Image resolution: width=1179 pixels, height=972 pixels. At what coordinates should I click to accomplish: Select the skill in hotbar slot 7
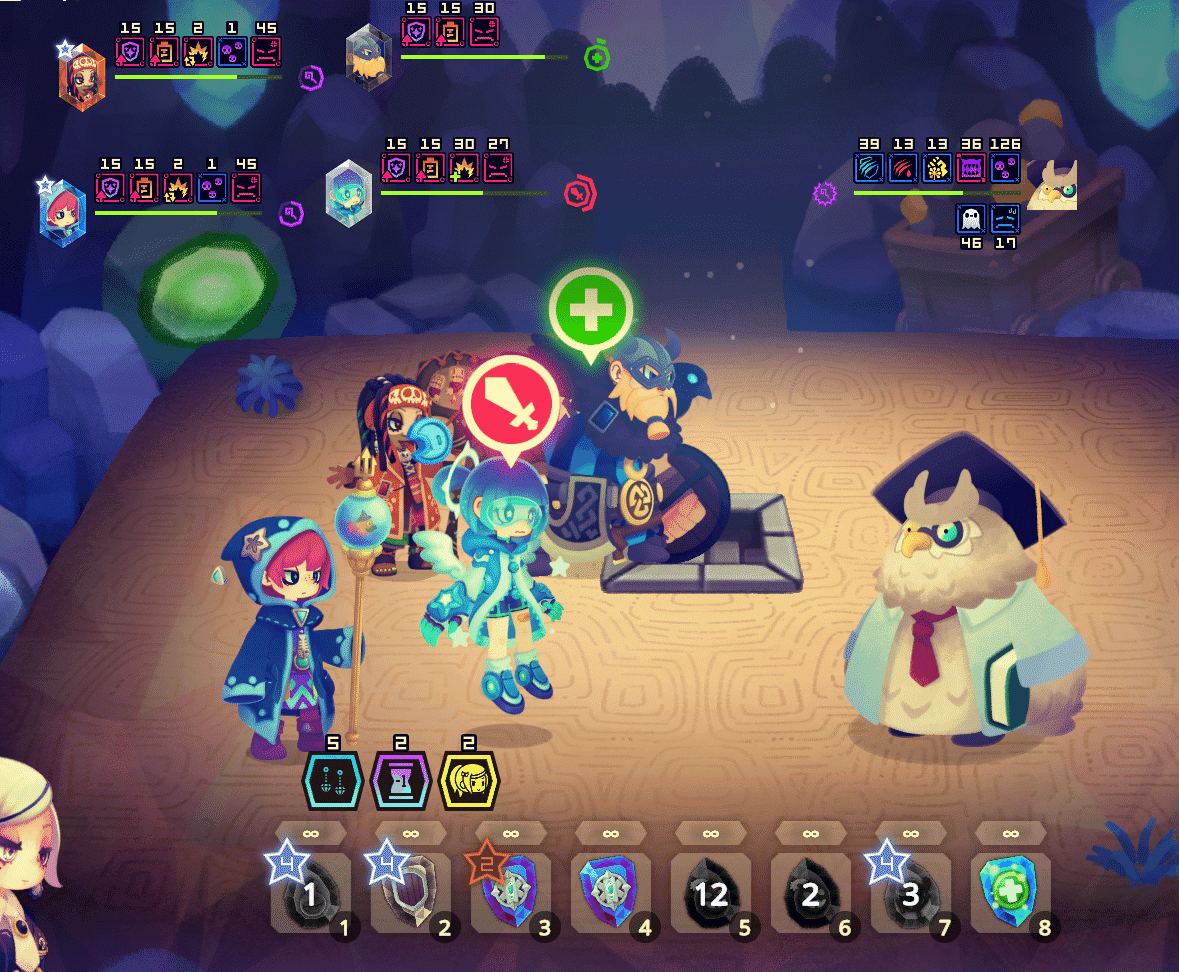(x=910, y=893)
